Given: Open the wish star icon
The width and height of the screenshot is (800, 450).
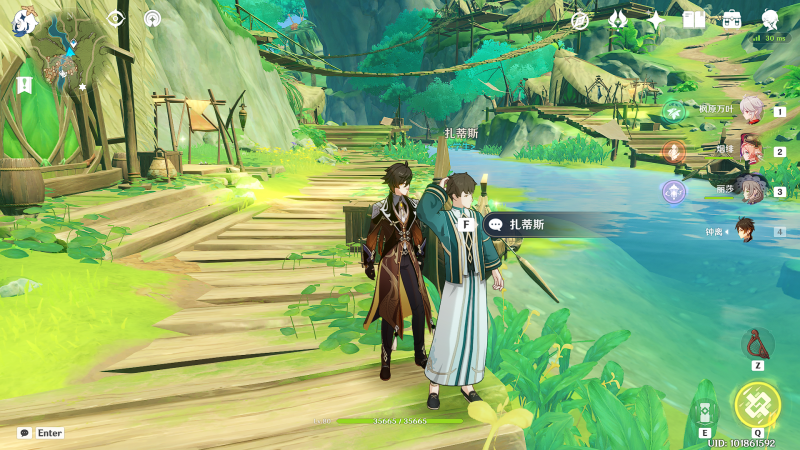Looking at the screenshot, I should [x=656, y=19].
